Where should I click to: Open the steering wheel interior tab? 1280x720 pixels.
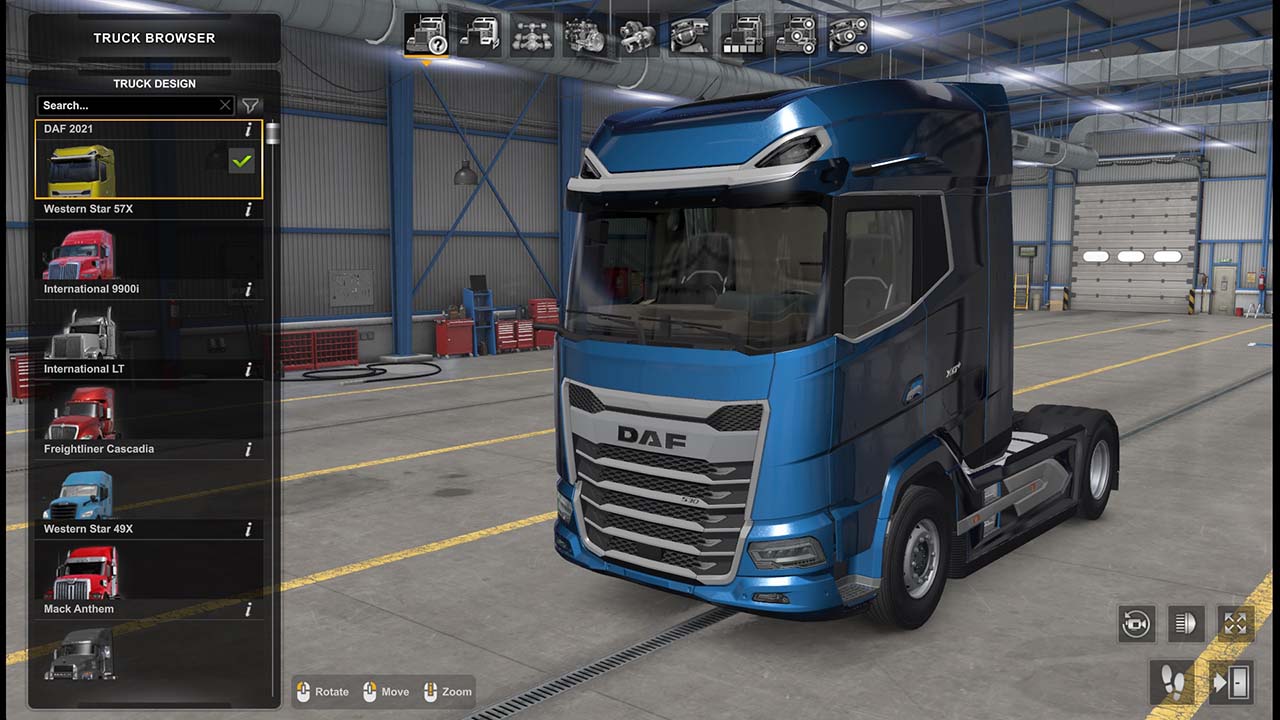(690, 36)
